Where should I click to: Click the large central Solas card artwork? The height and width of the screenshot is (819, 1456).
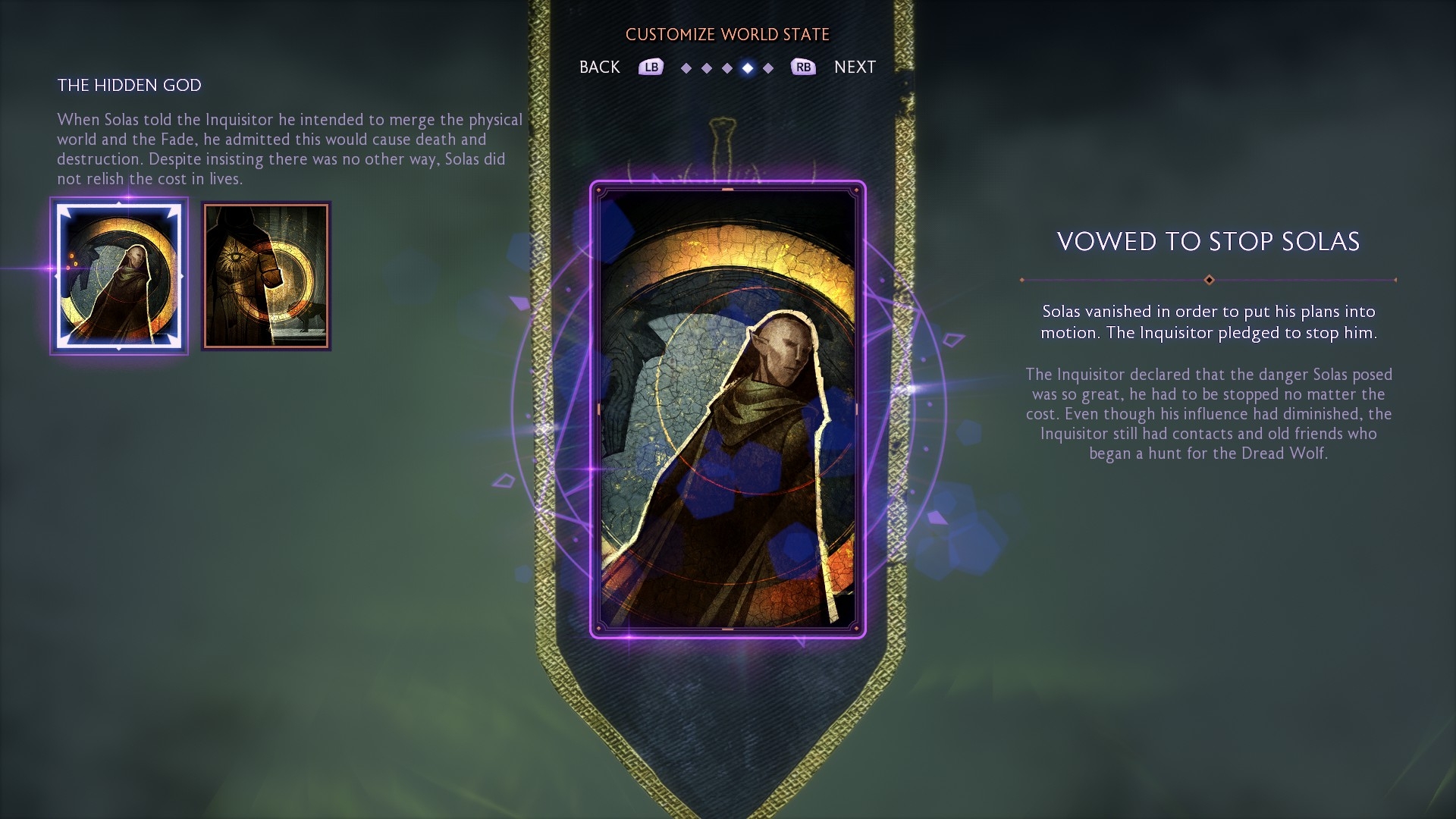pyautogui.click(x=728, y=409)
